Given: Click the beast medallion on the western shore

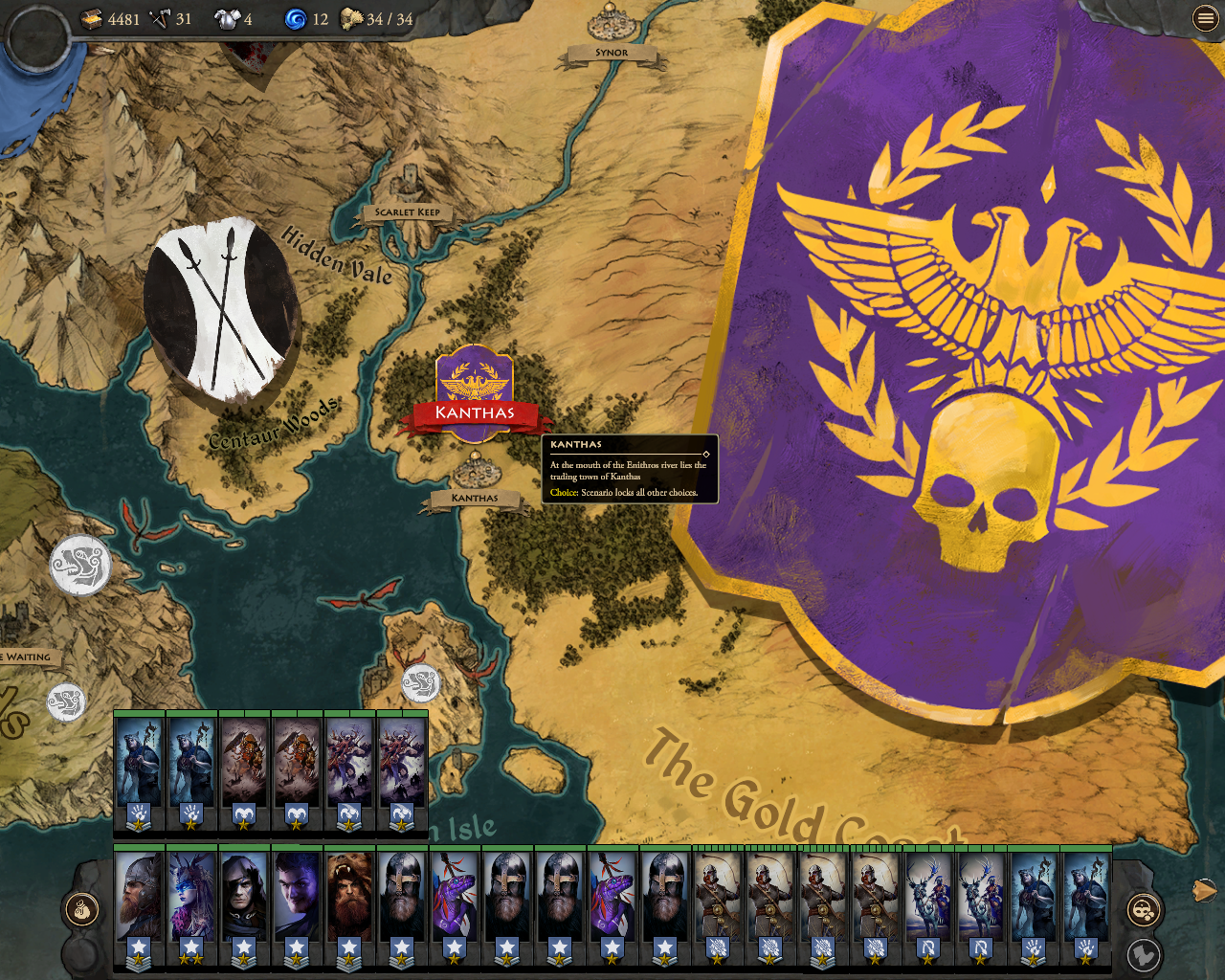Looking at the screenshot, I should 78,565.
